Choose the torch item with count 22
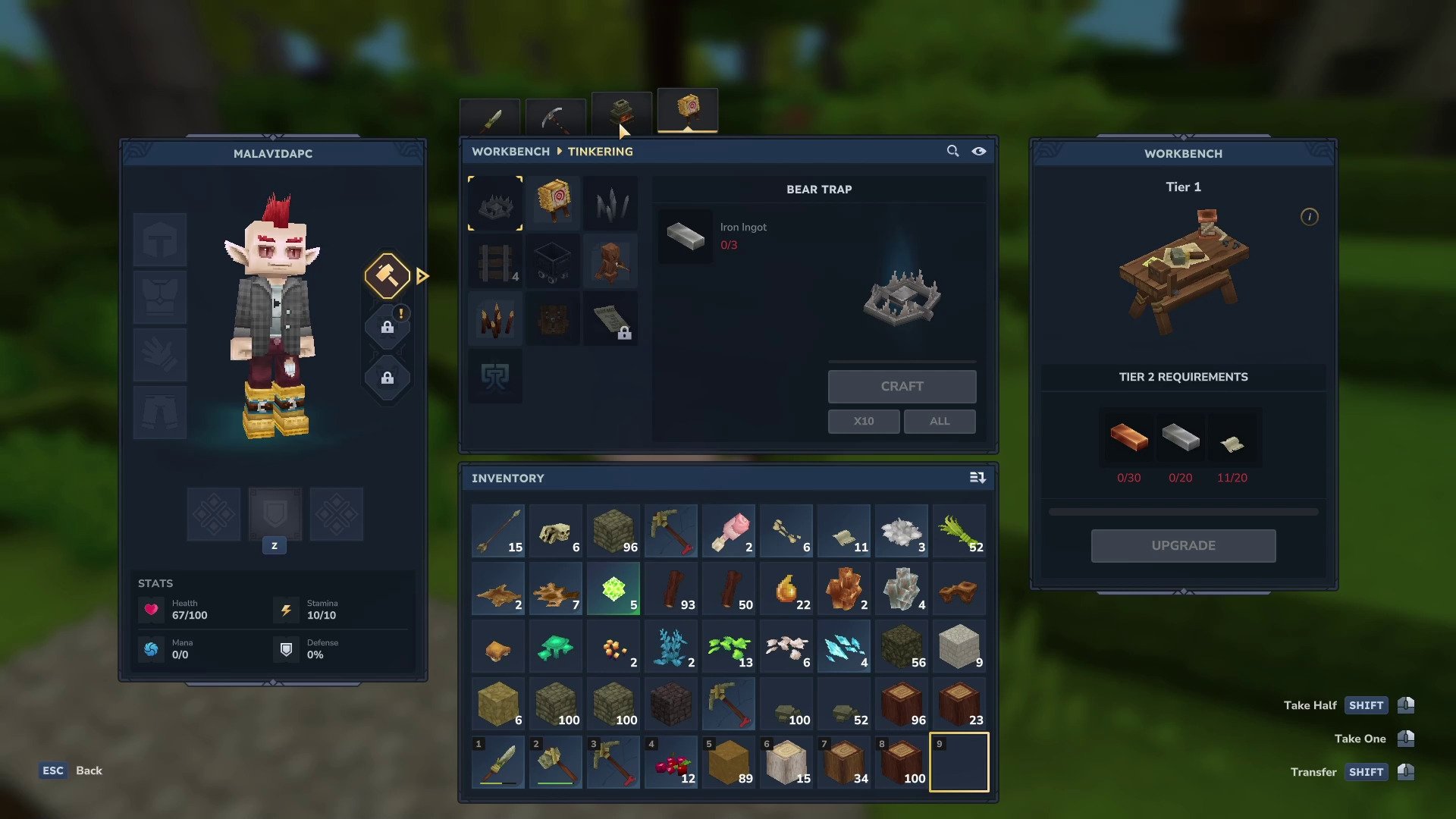Image resolution: width=1456 pixels, height=819 pixels. pos(786,589)
